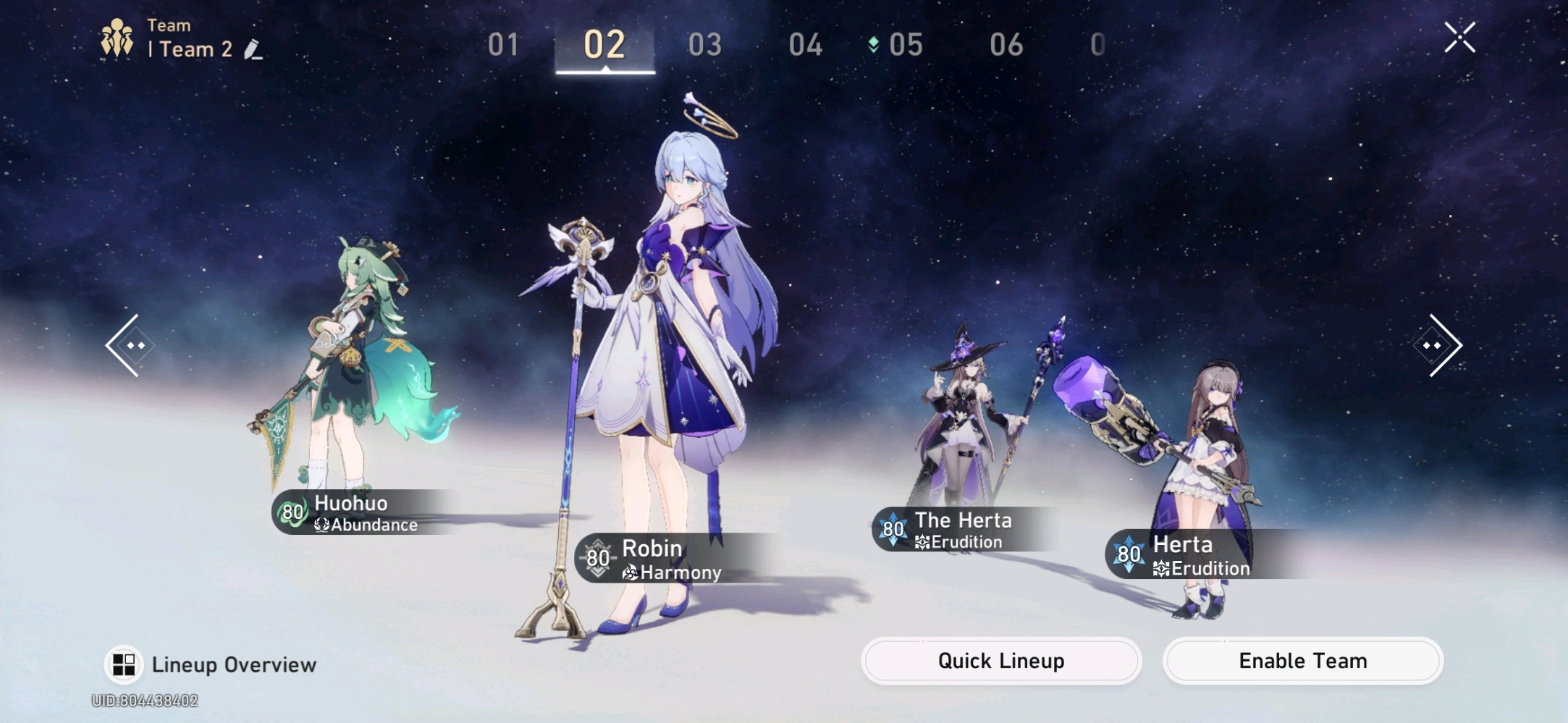Rename Team 2 with the pencil icon
Screen dimensions: 1568x723
click(x=253, y=49)
